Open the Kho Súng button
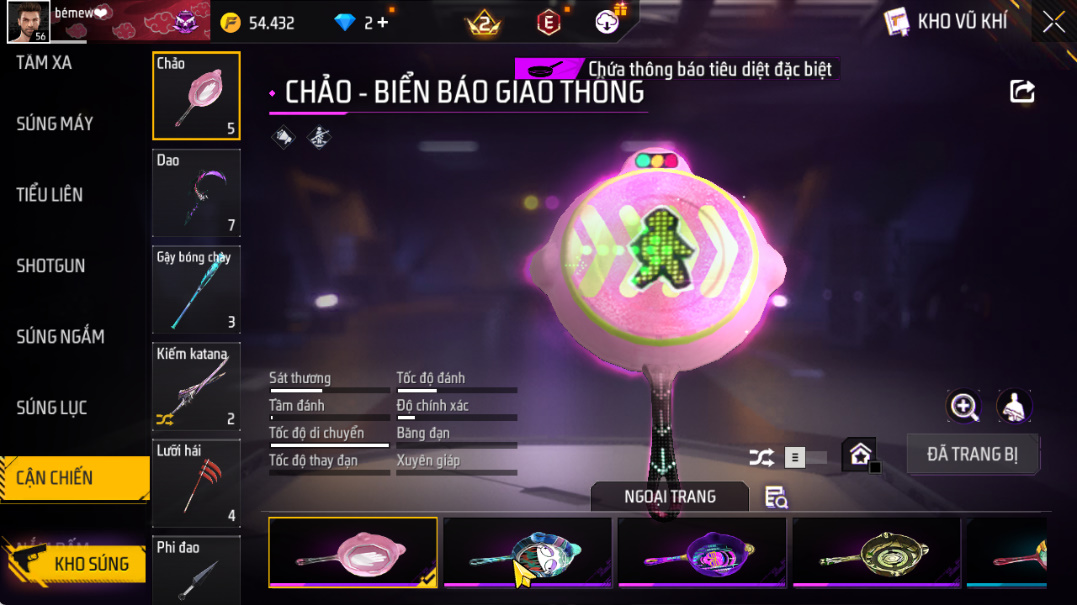Image resolution: width=1077 pixels, height=605 pixels. (78, 564)
